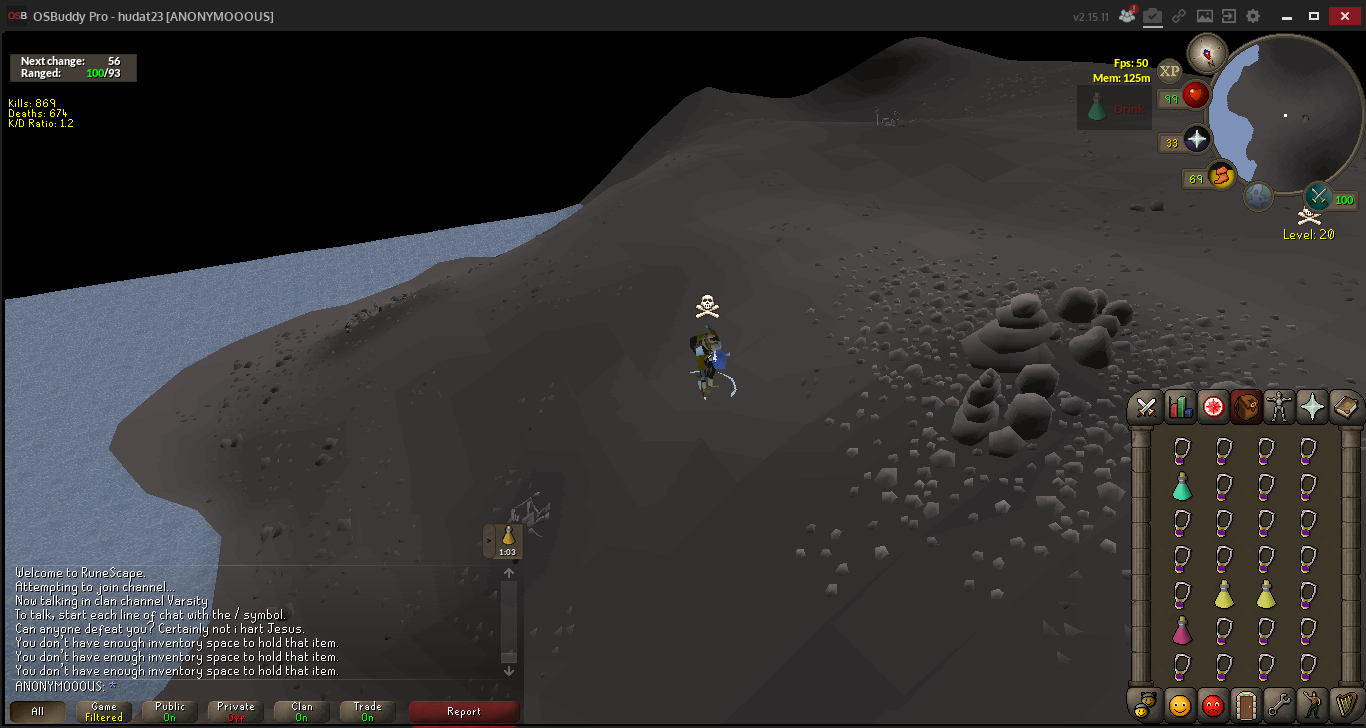1366x728 pixels.
Task: Toggle run with the boot energy orb
Action: click(x=1221, y=177)
